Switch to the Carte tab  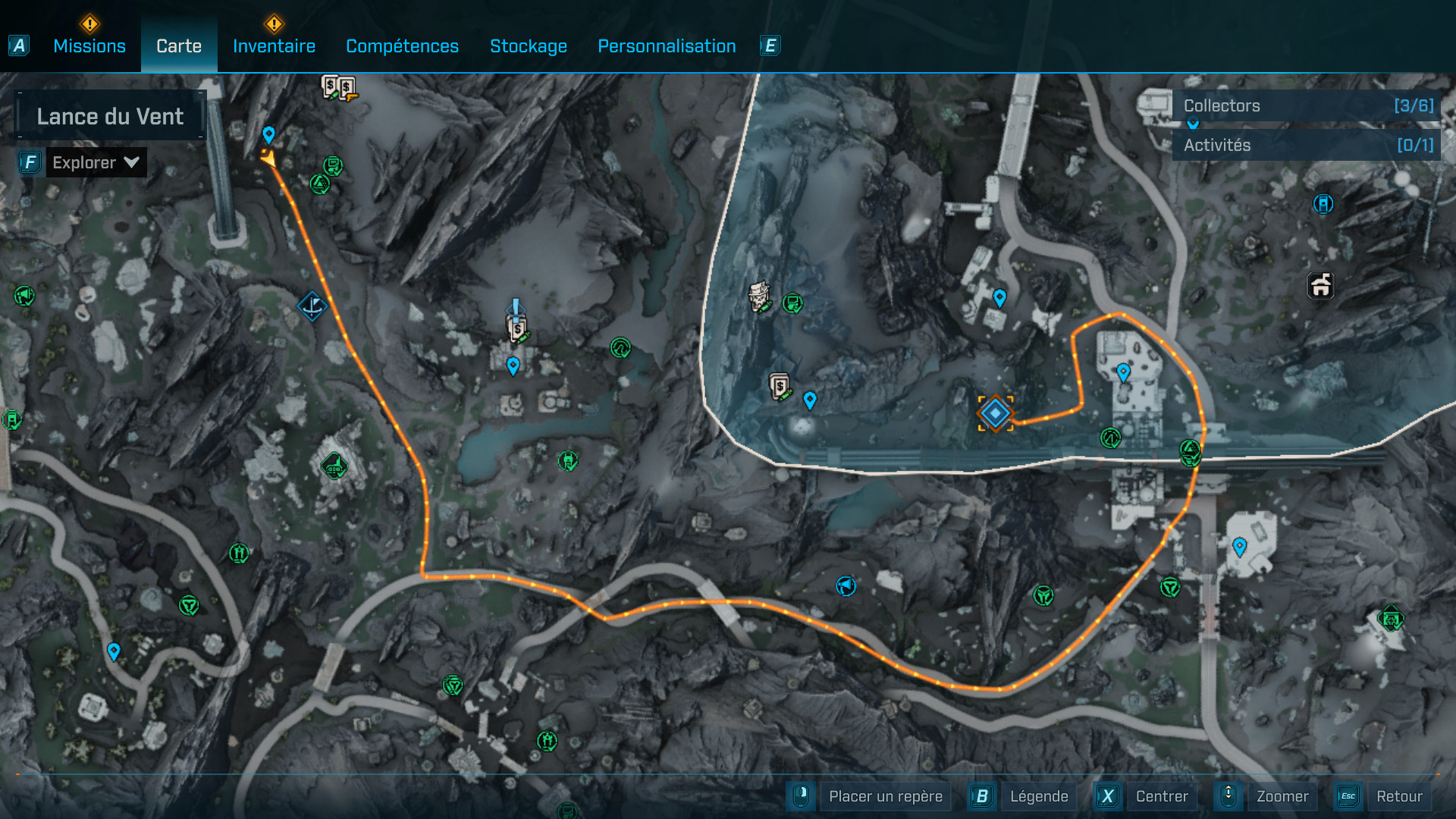tap(179, 46)
